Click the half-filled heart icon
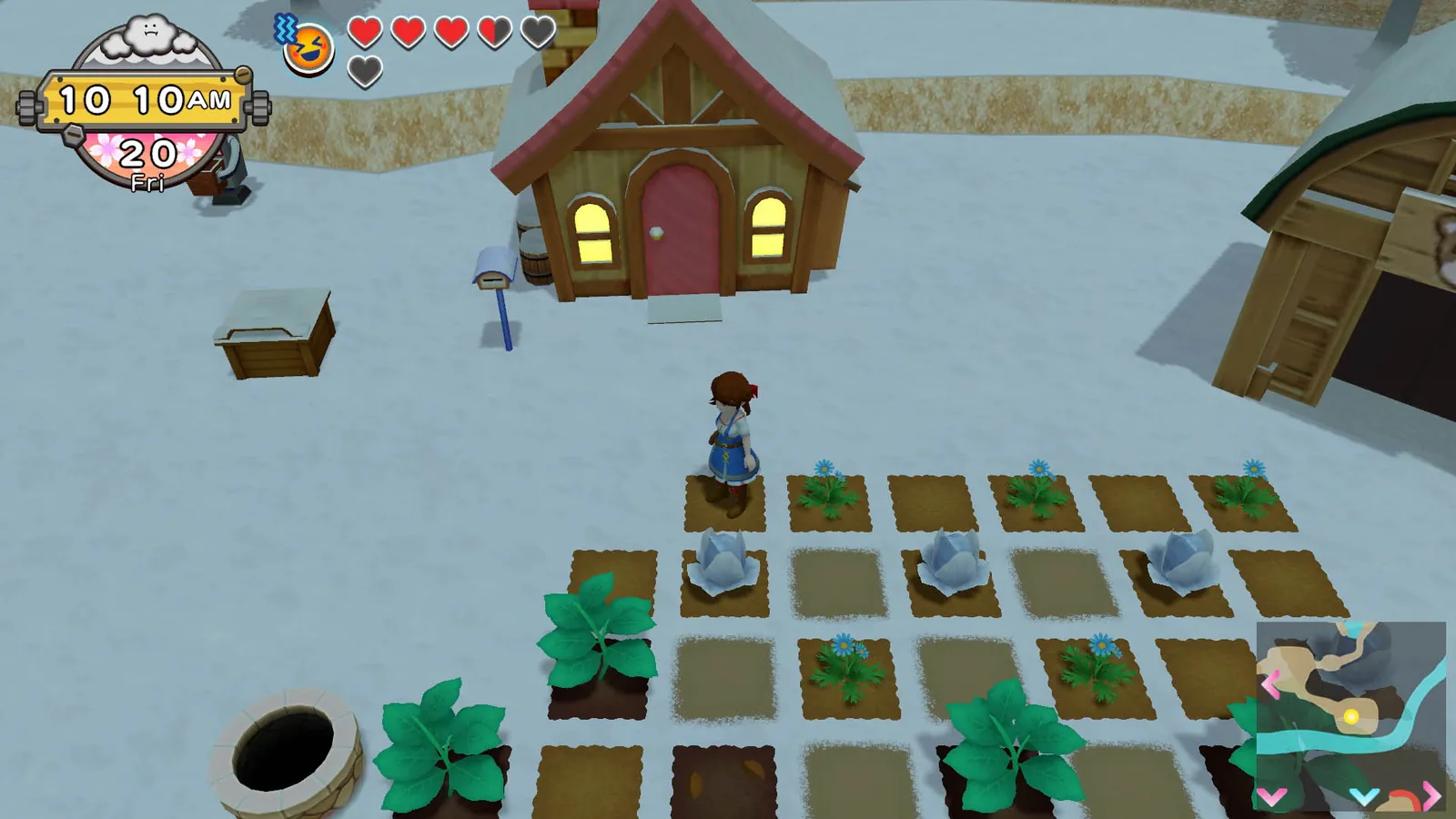Screen dimensions: 1456x819 pos(495,34)
